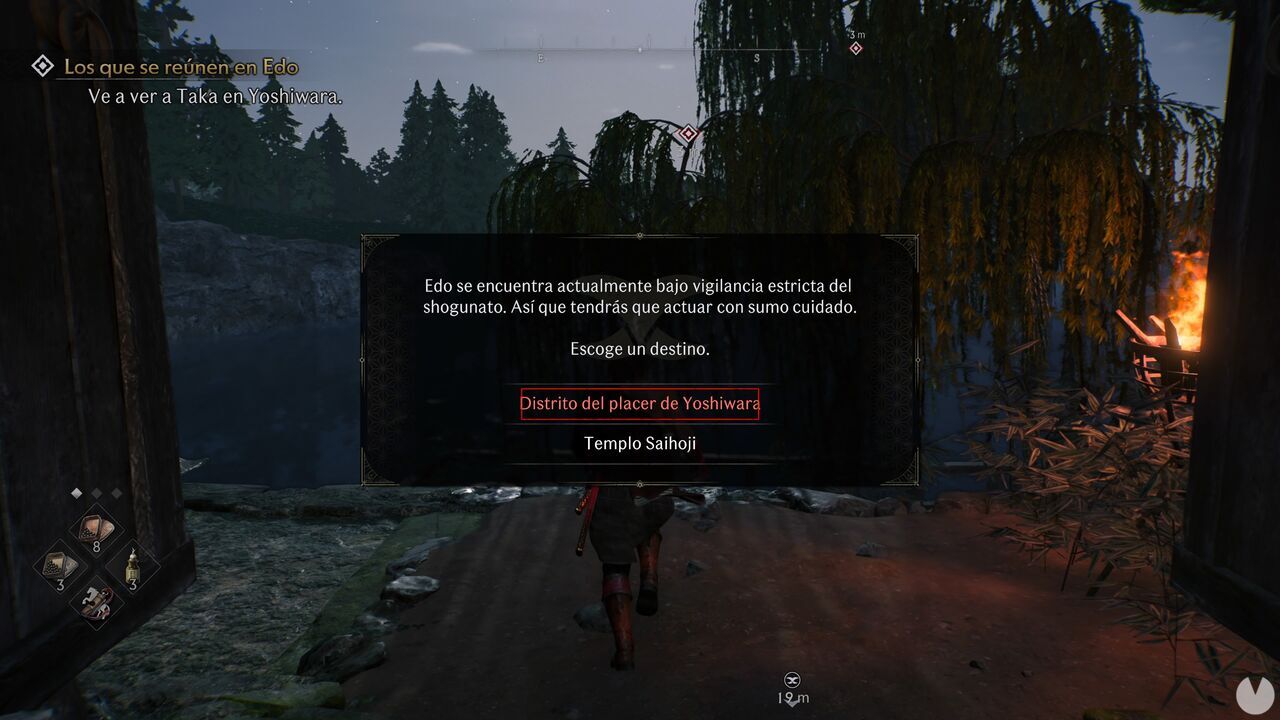Click the Vandal logo in the bottom-right corner
The width and height of the screenshot is (1280, 720).
click(1254, 696)
